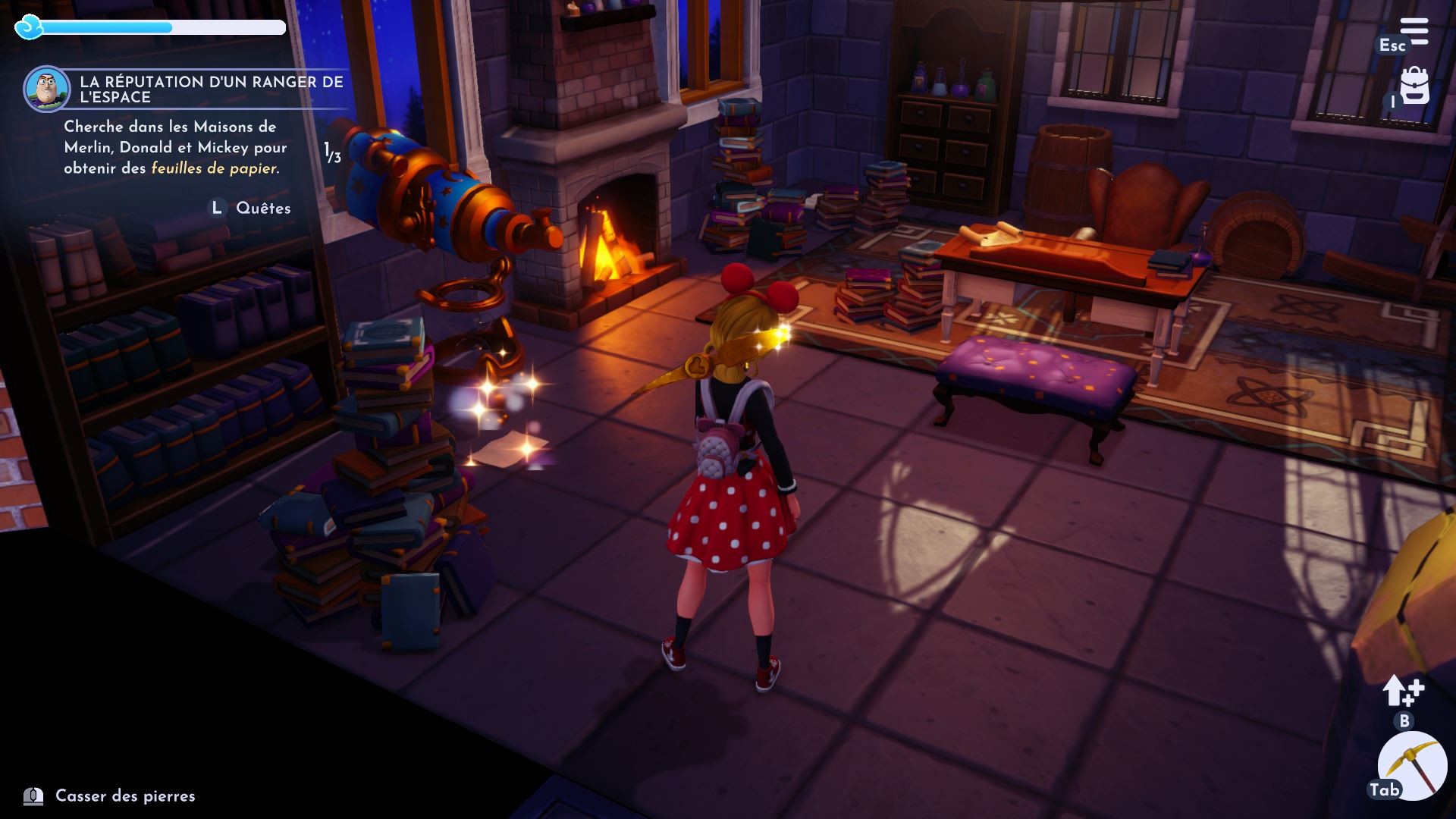Click Buzz Lightyear's portrait icon
The height and width of the screenshot is (819, 1456).
point(46,88)
